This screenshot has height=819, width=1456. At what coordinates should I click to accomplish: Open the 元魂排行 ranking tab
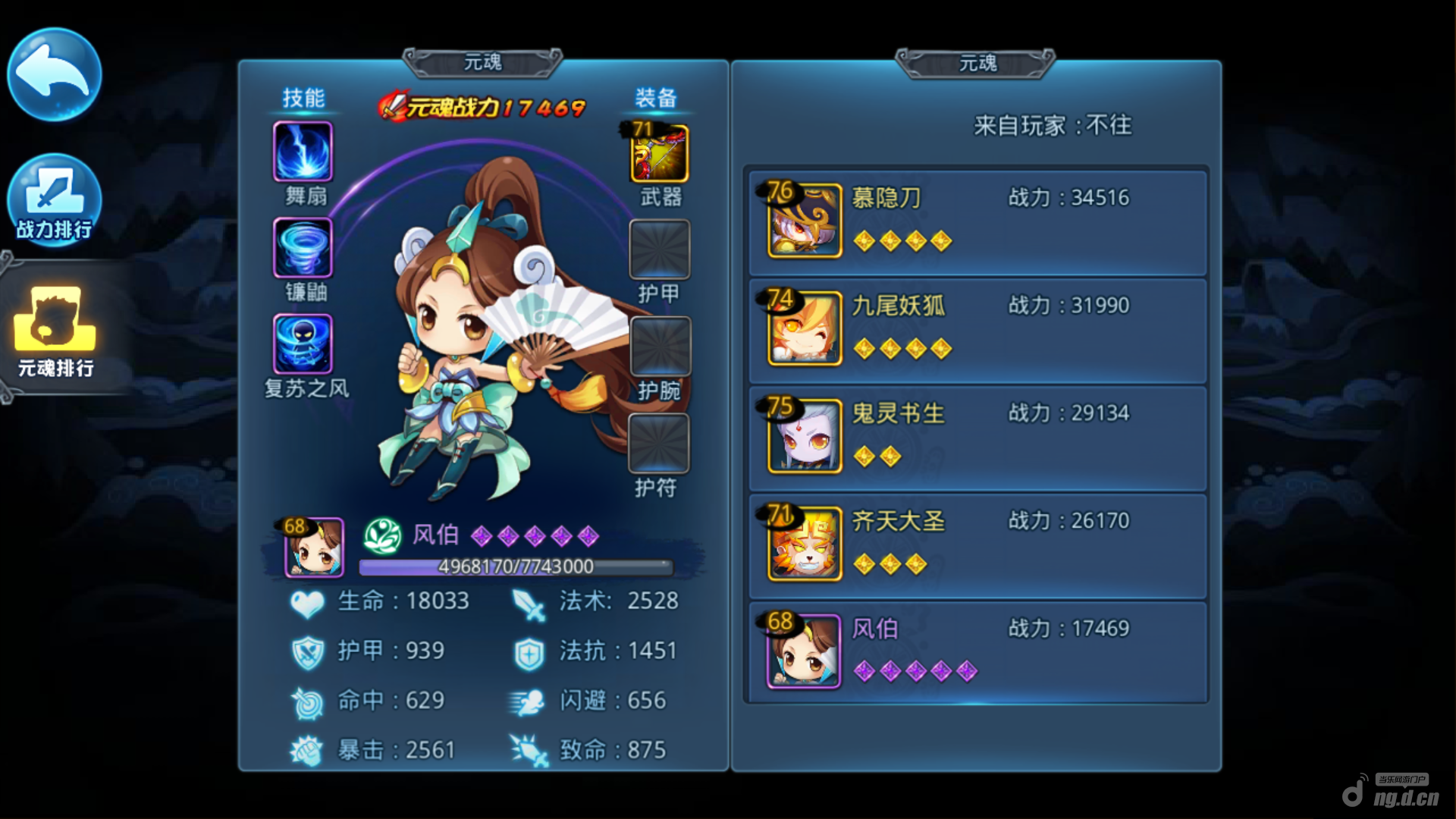point(55,331)
